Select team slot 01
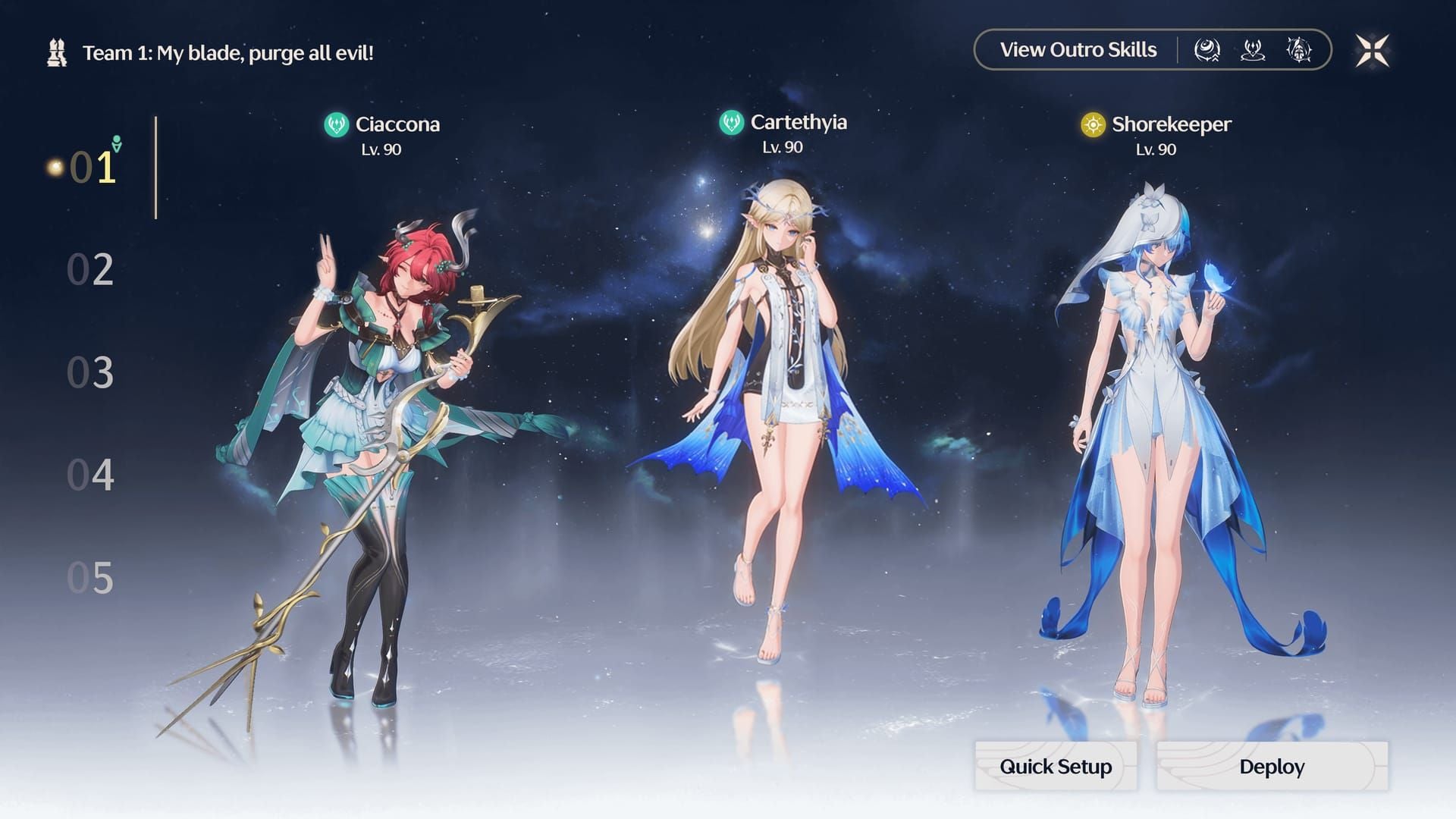The image size is (1456, 819). click(x=92, y=168)
